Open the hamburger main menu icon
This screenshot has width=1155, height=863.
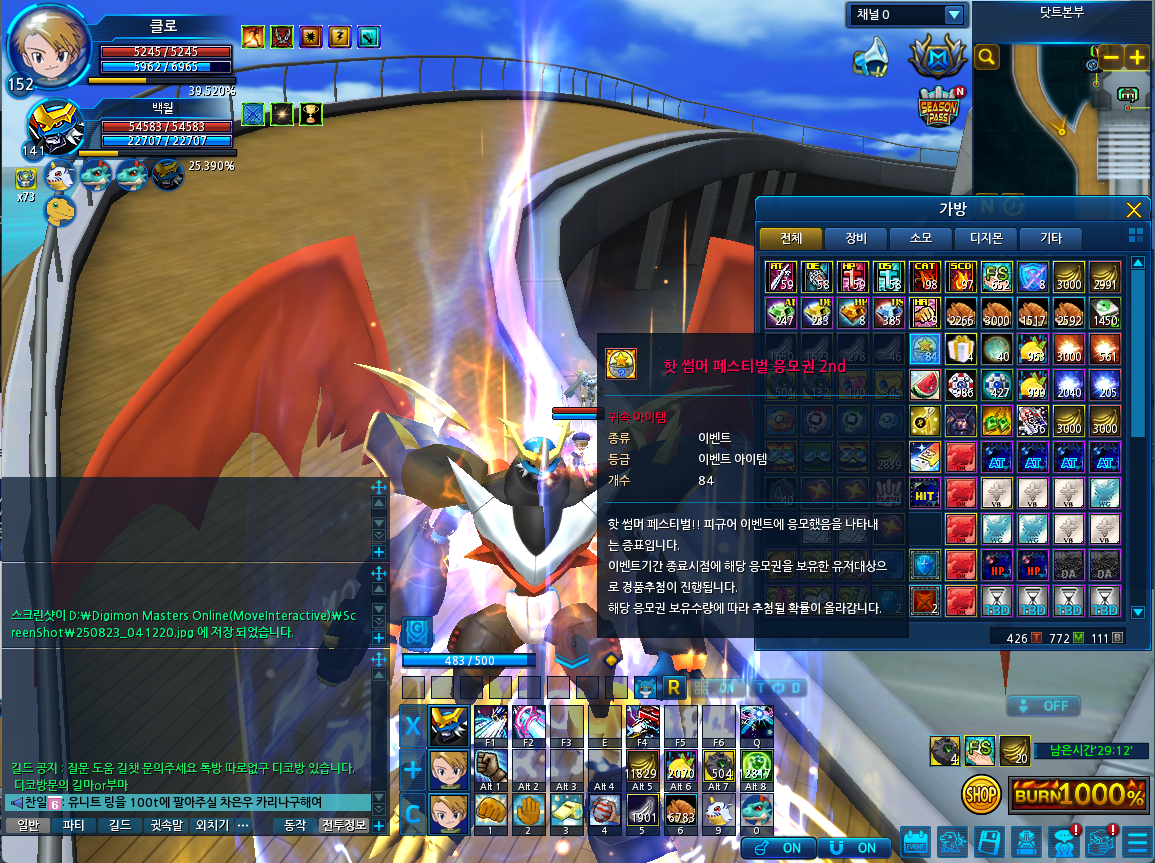tap(1137, 842)
